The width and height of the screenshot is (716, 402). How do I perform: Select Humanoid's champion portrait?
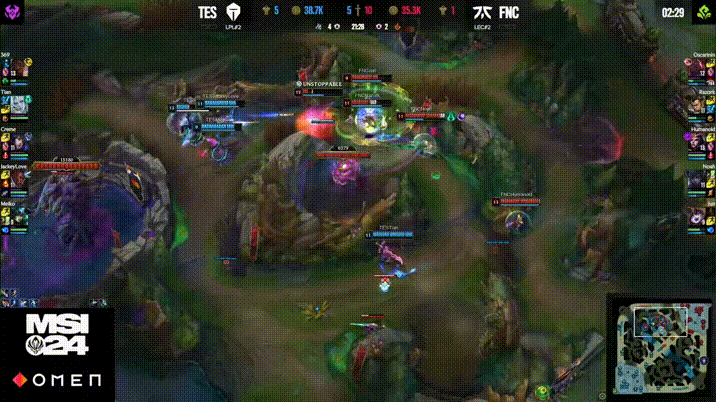click(698, 141)
